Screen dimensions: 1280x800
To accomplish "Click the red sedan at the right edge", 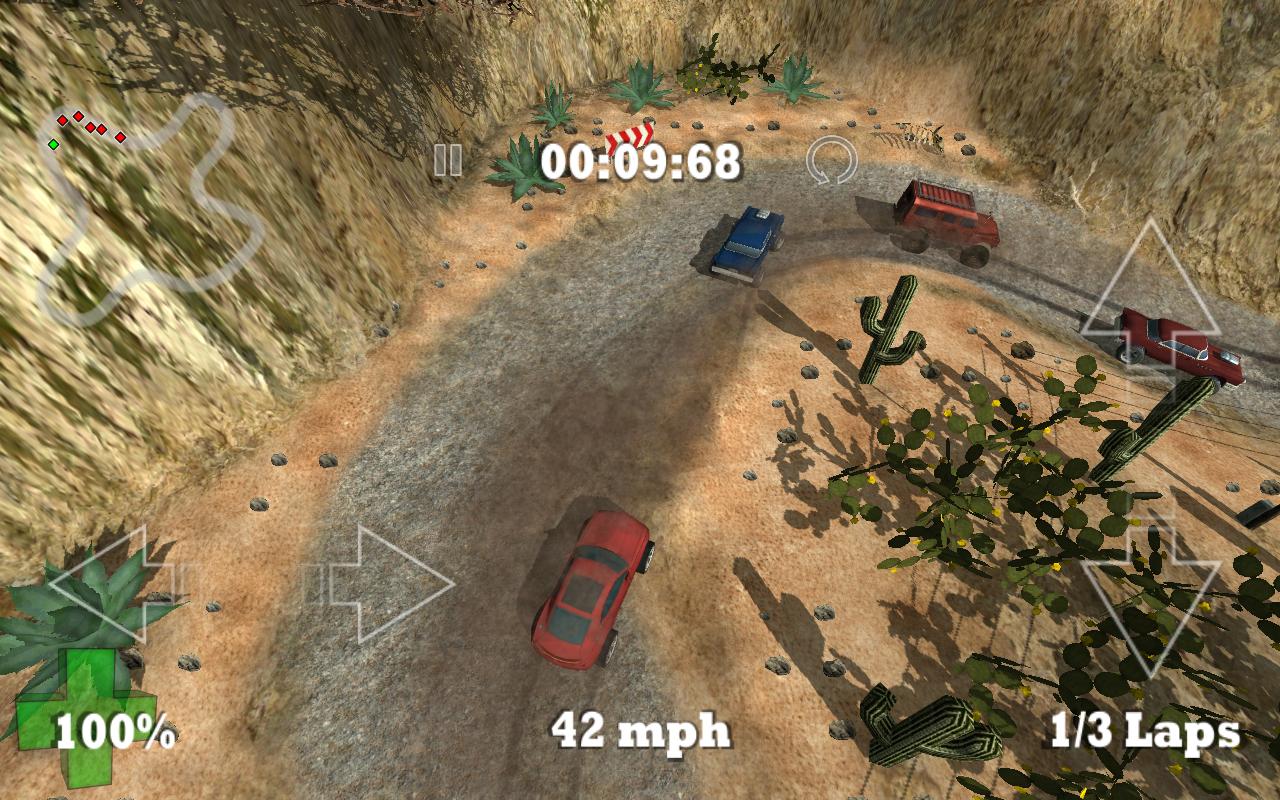I will 1180,345.
